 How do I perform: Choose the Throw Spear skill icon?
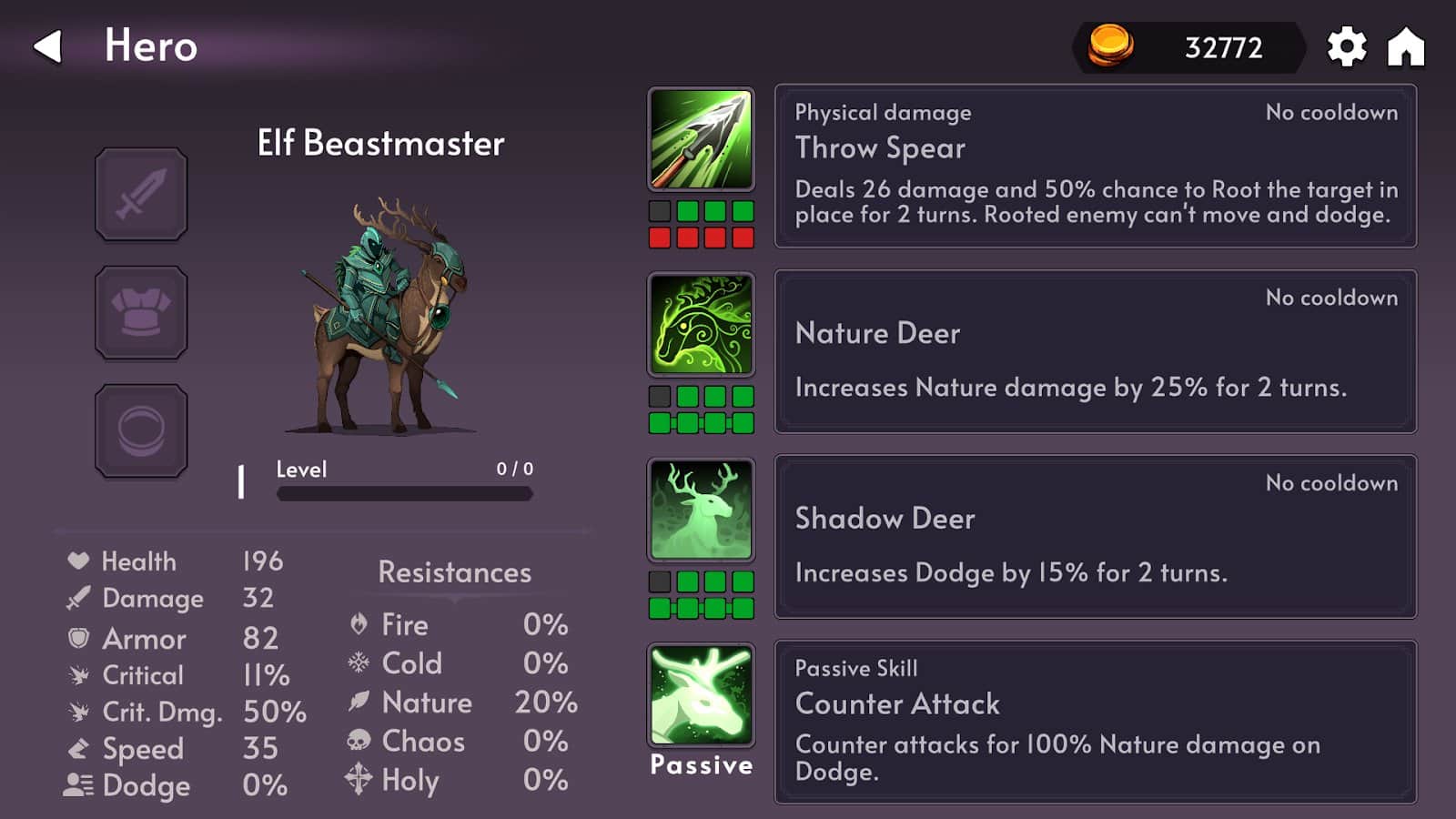[701, 139]
